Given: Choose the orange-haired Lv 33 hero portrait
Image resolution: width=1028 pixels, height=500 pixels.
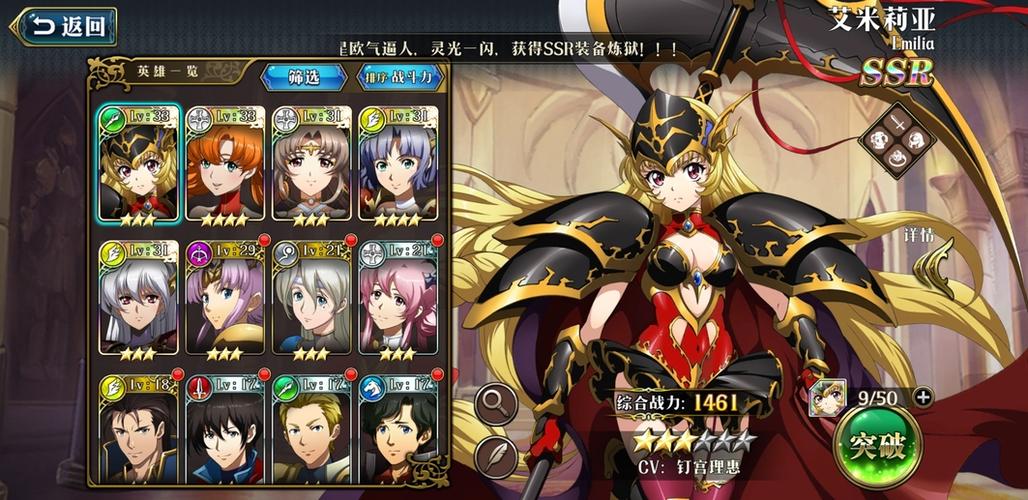Looking at the screenshot, I should 225,164.
